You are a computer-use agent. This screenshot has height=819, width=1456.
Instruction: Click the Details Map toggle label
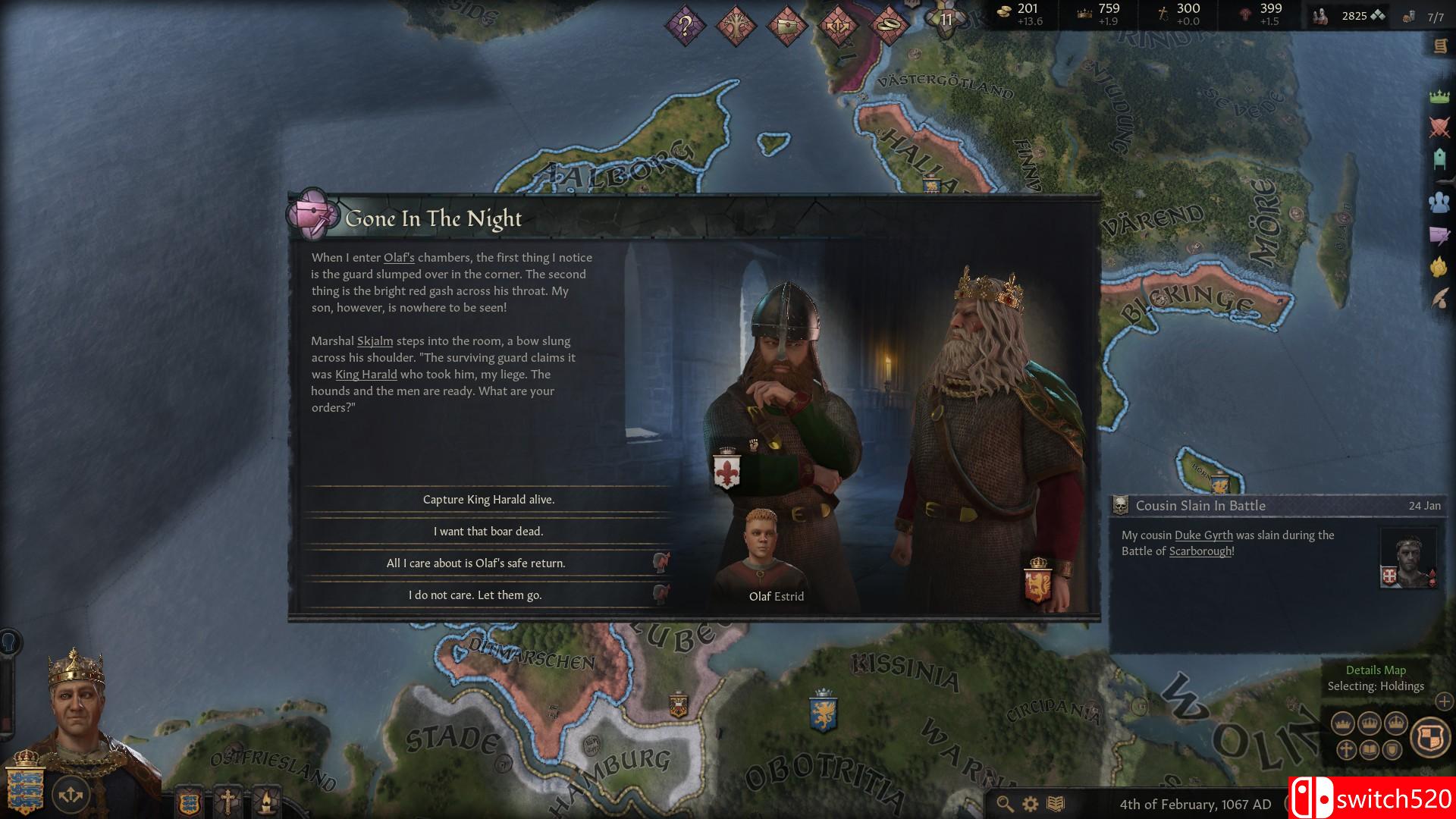tap(1376, 670)
